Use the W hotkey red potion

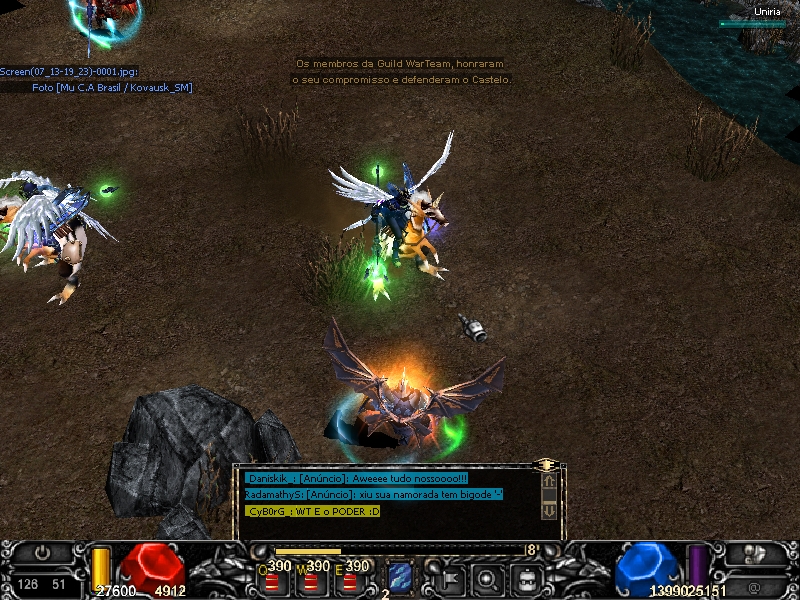(311, 579)
